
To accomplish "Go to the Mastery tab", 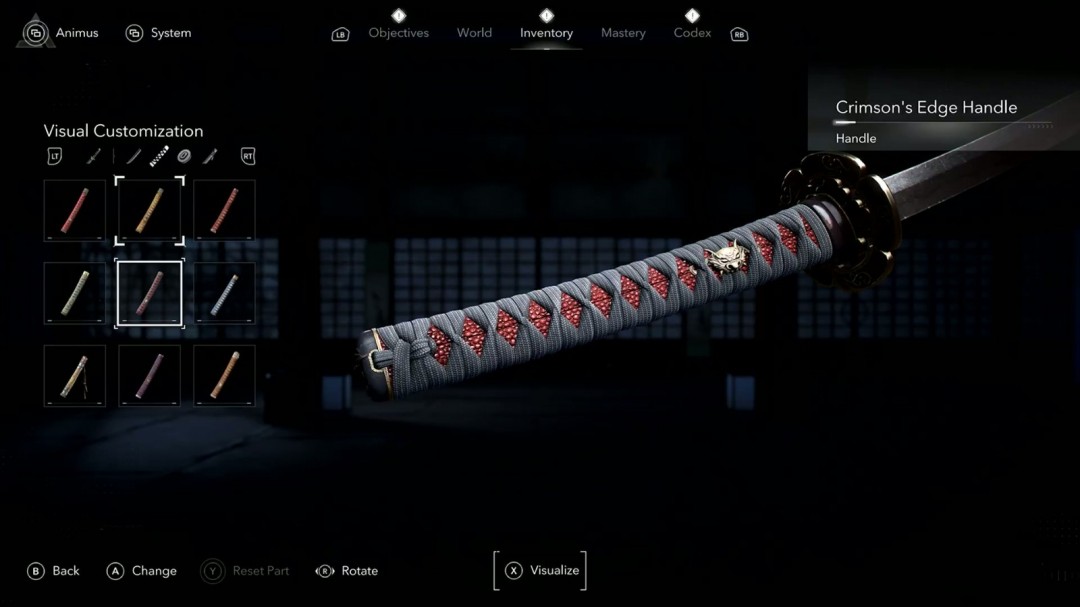I will click(623, 33).
